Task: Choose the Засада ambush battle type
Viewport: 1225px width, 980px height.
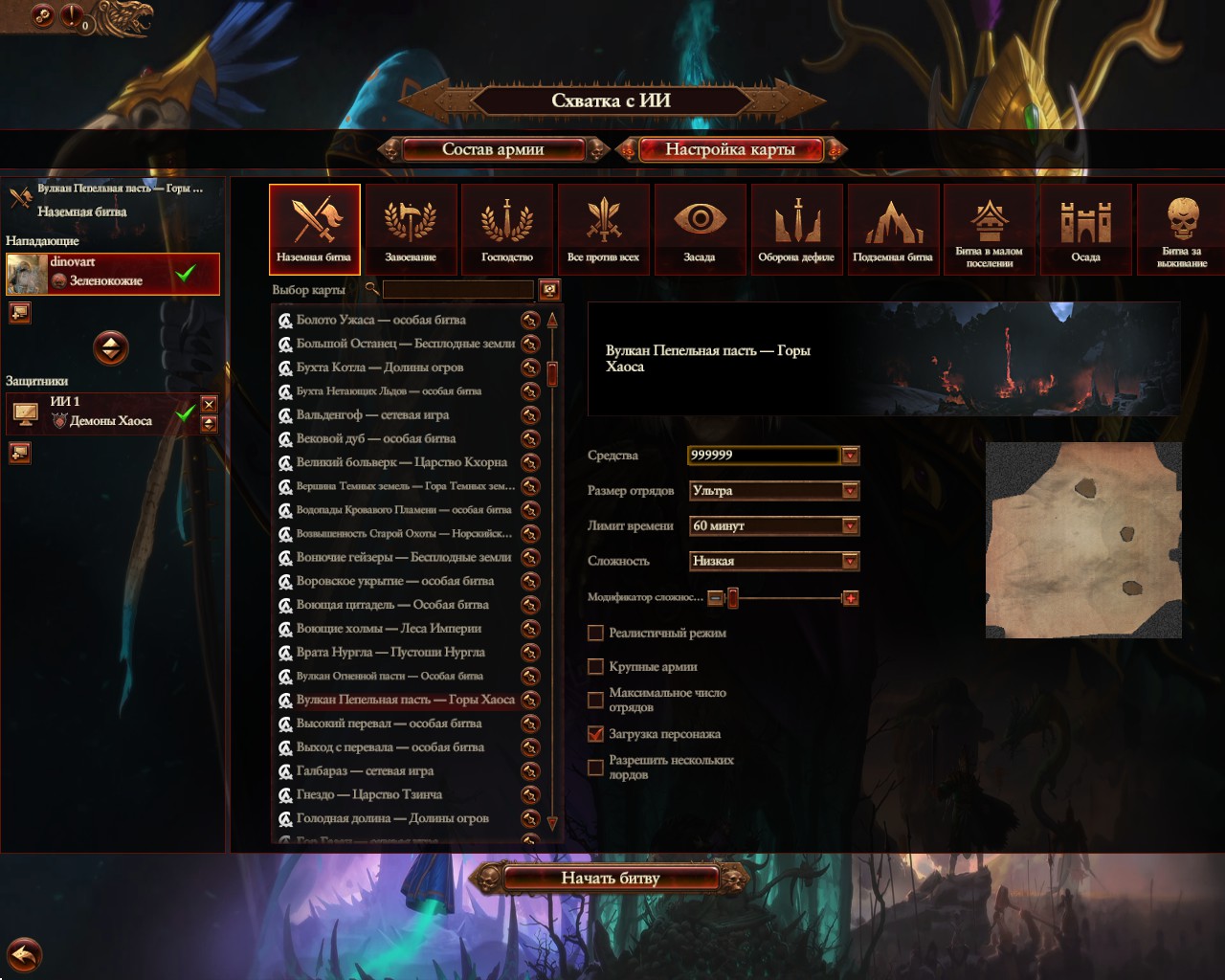Action: [x=700, y=229]
